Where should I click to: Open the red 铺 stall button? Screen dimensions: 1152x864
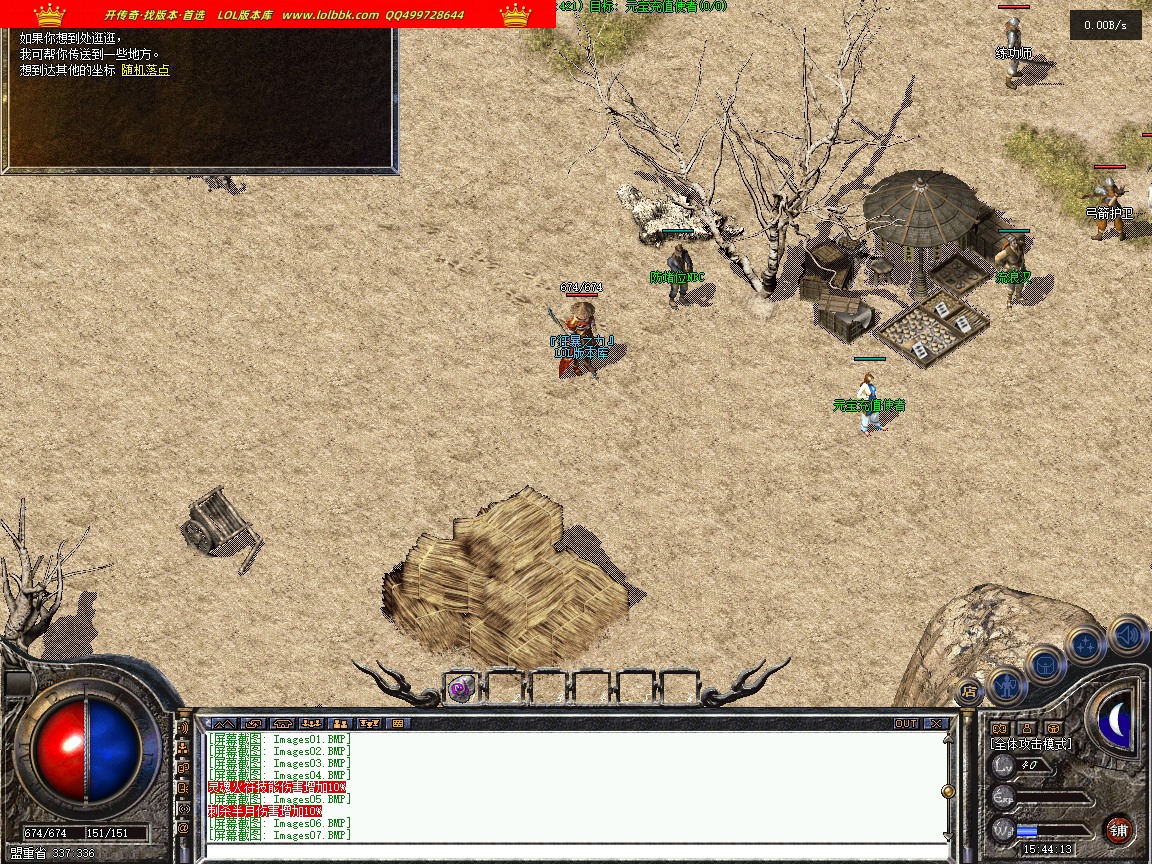tap(1118, 830)
